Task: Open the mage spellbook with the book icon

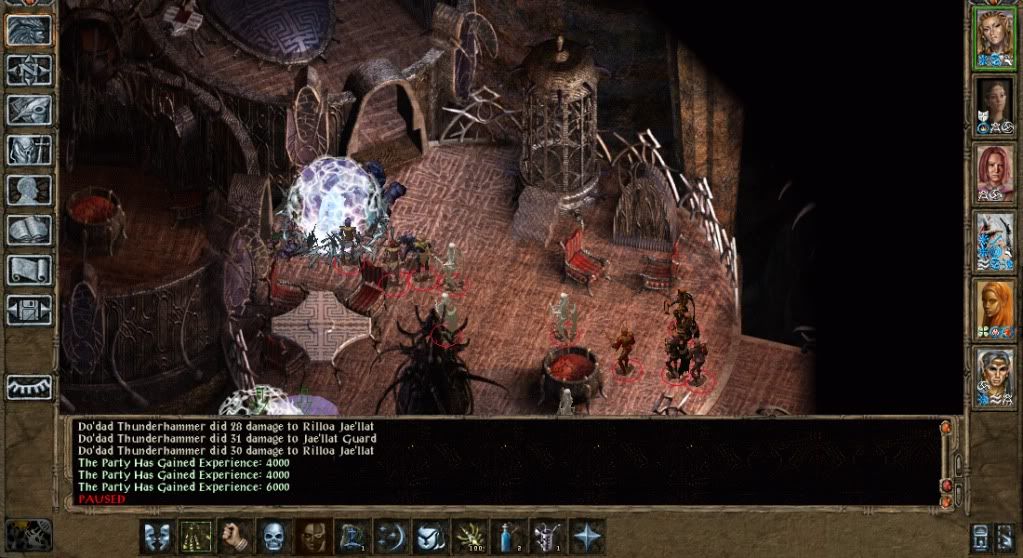Action: [x=29, y=230]
